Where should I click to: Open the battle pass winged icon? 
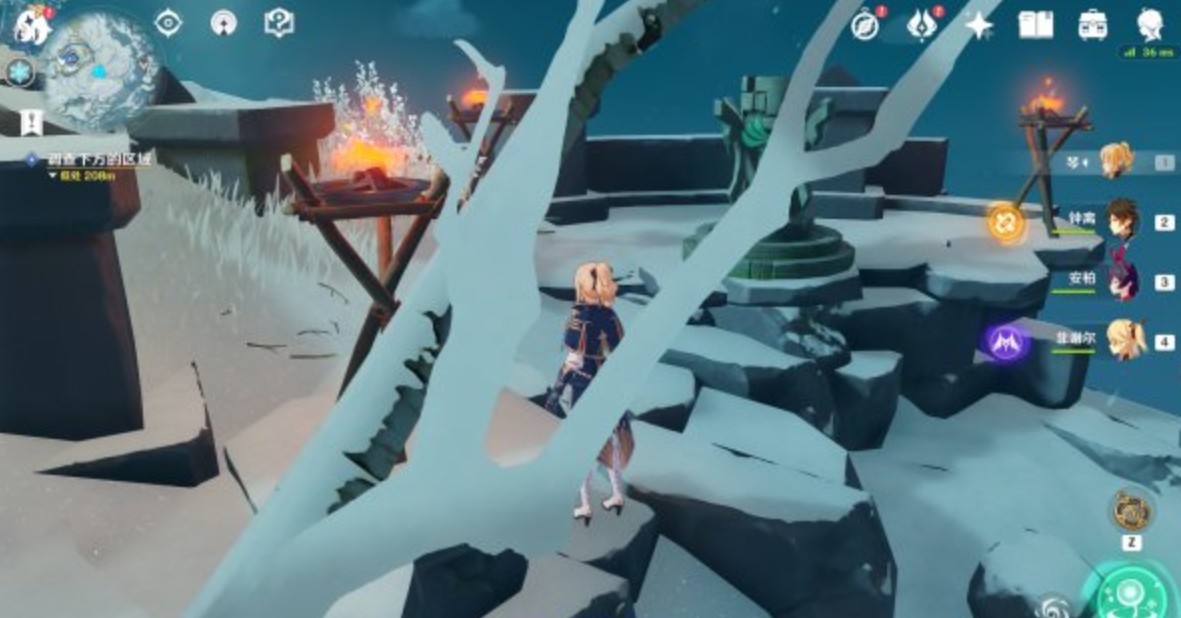click(x=921, y=25)
